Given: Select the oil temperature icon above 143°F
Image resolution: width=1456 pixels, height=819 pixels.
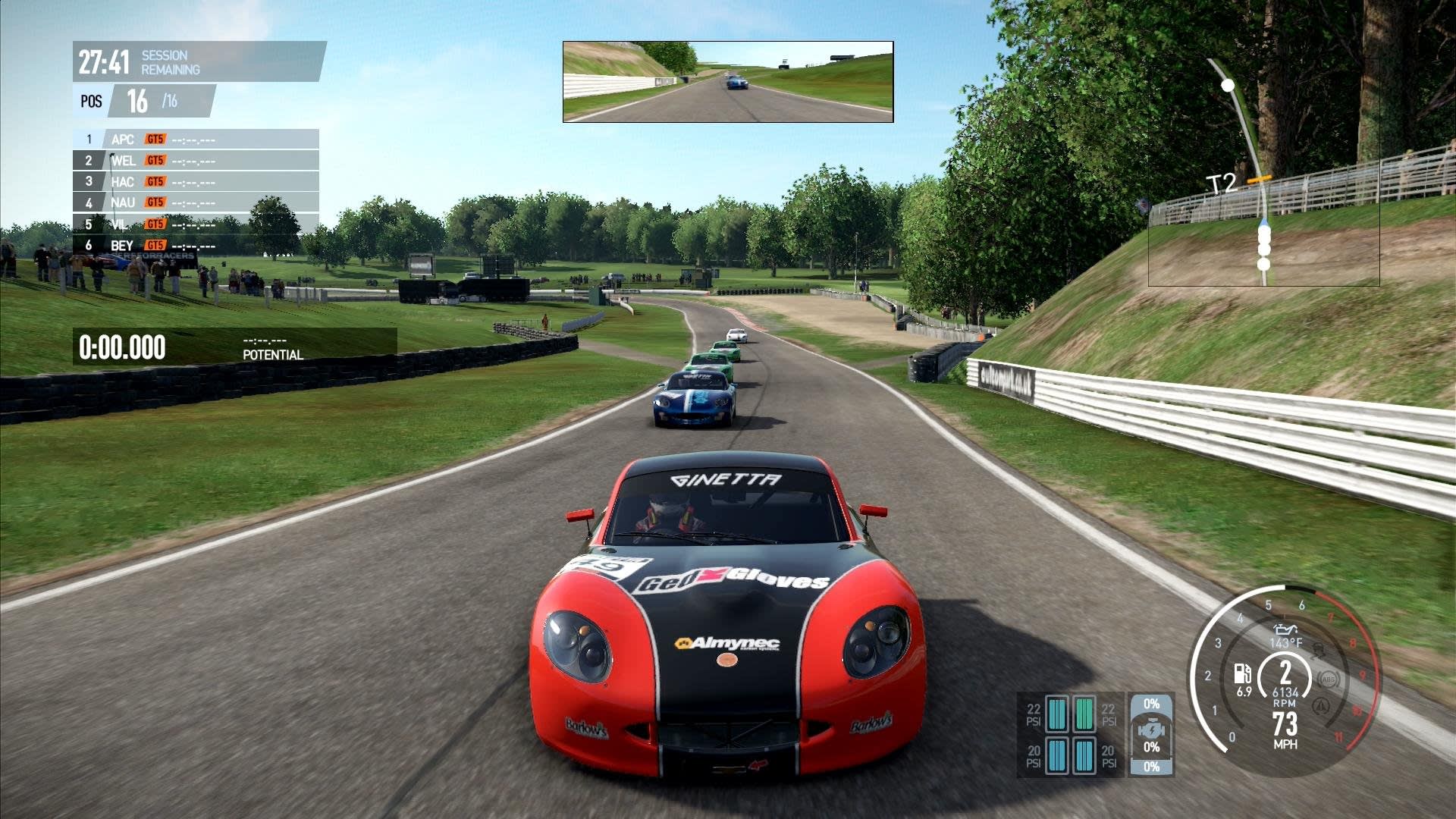Looking at the screenshot, I should [1285, 629].
